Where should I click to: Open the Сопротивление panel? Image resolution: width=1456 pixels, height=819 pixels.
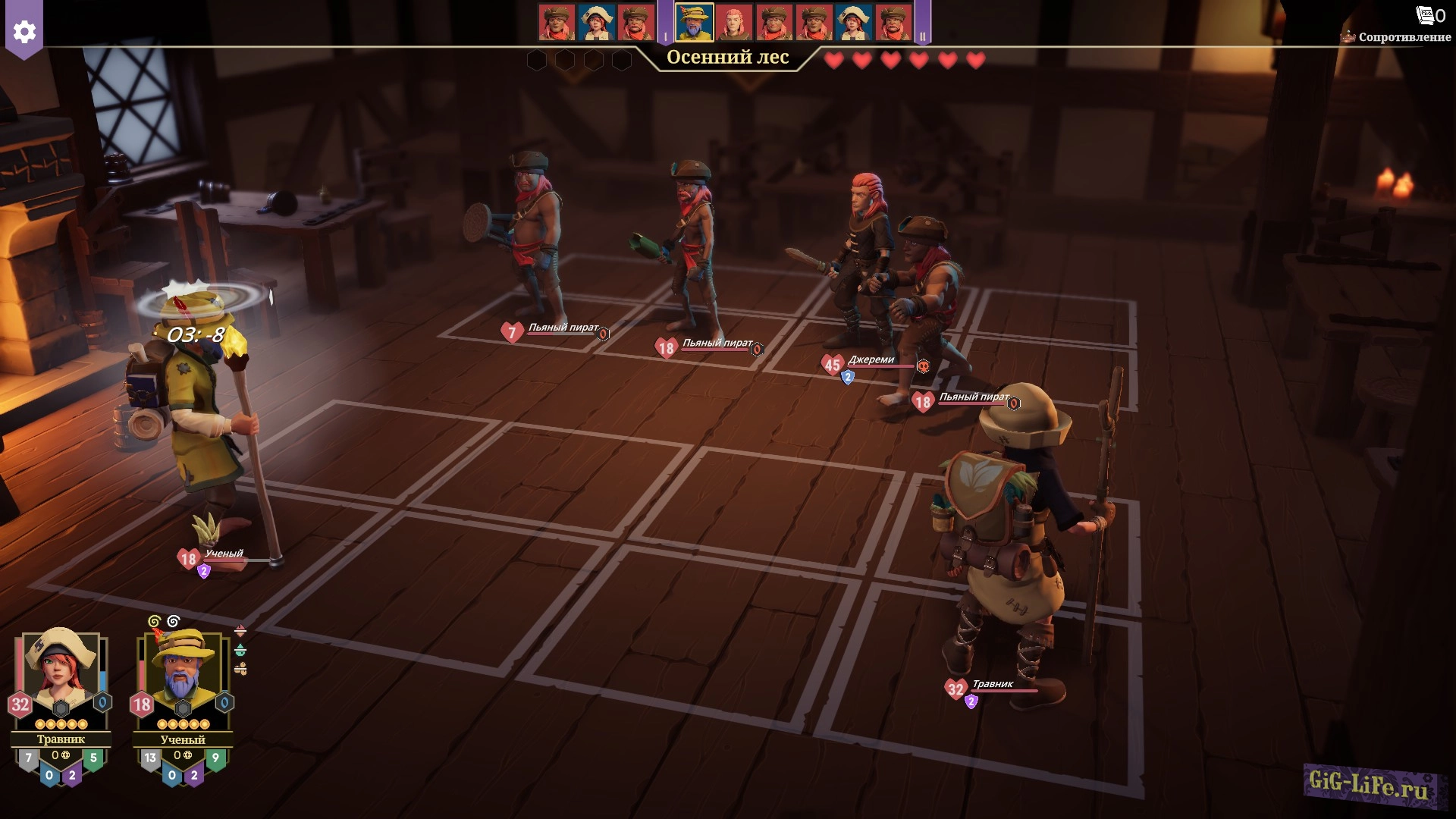point(1403,37)
